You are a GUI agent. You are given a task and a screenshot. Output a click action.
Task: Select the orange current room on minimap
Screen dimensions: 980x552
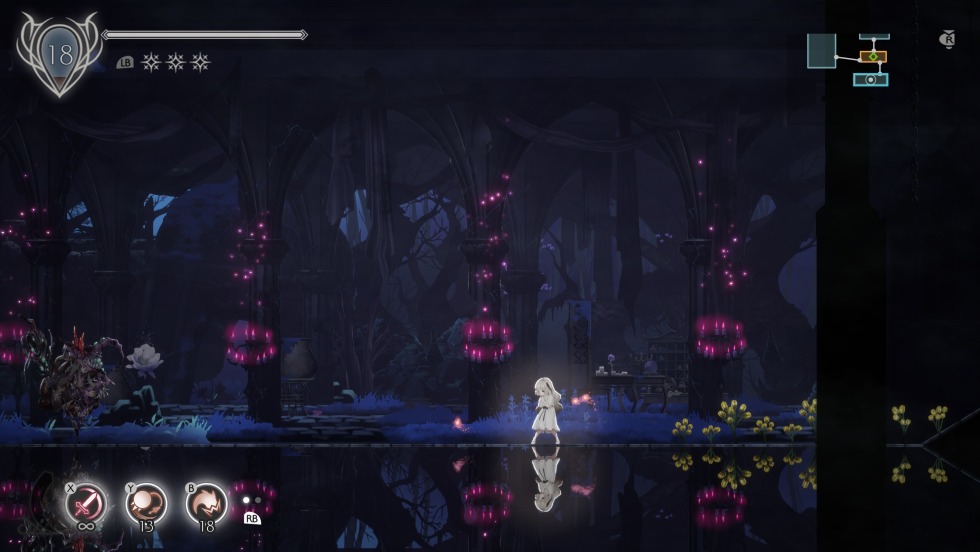pos(873,57)
